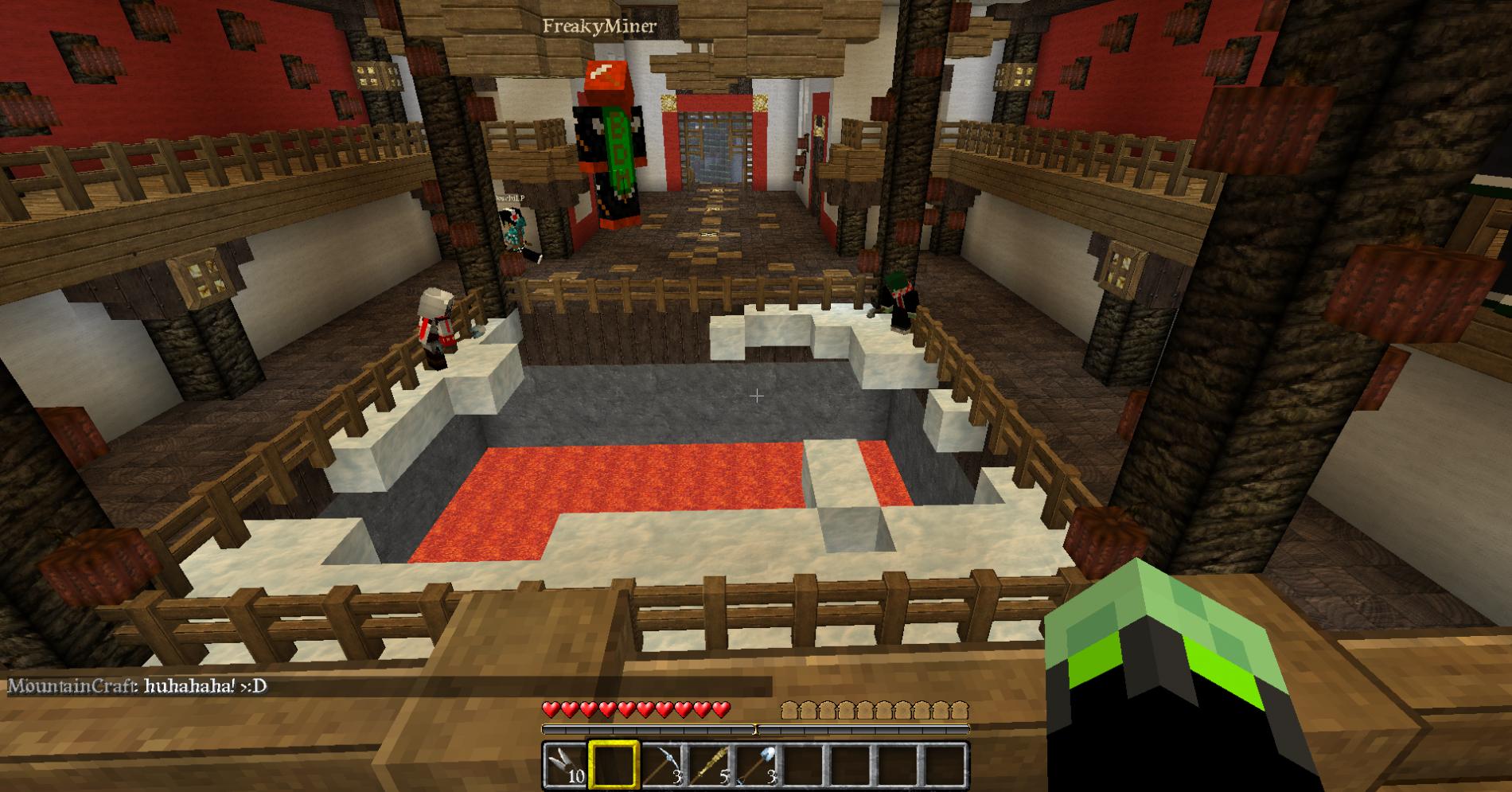Select the shears slot in the hotbar

click(x=566, y=766)
